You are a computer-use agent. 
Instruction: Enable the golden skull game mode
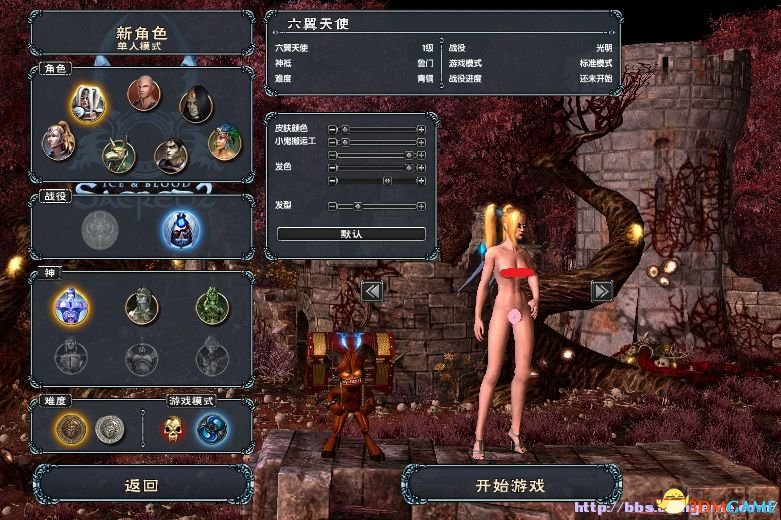coord(174,430)
